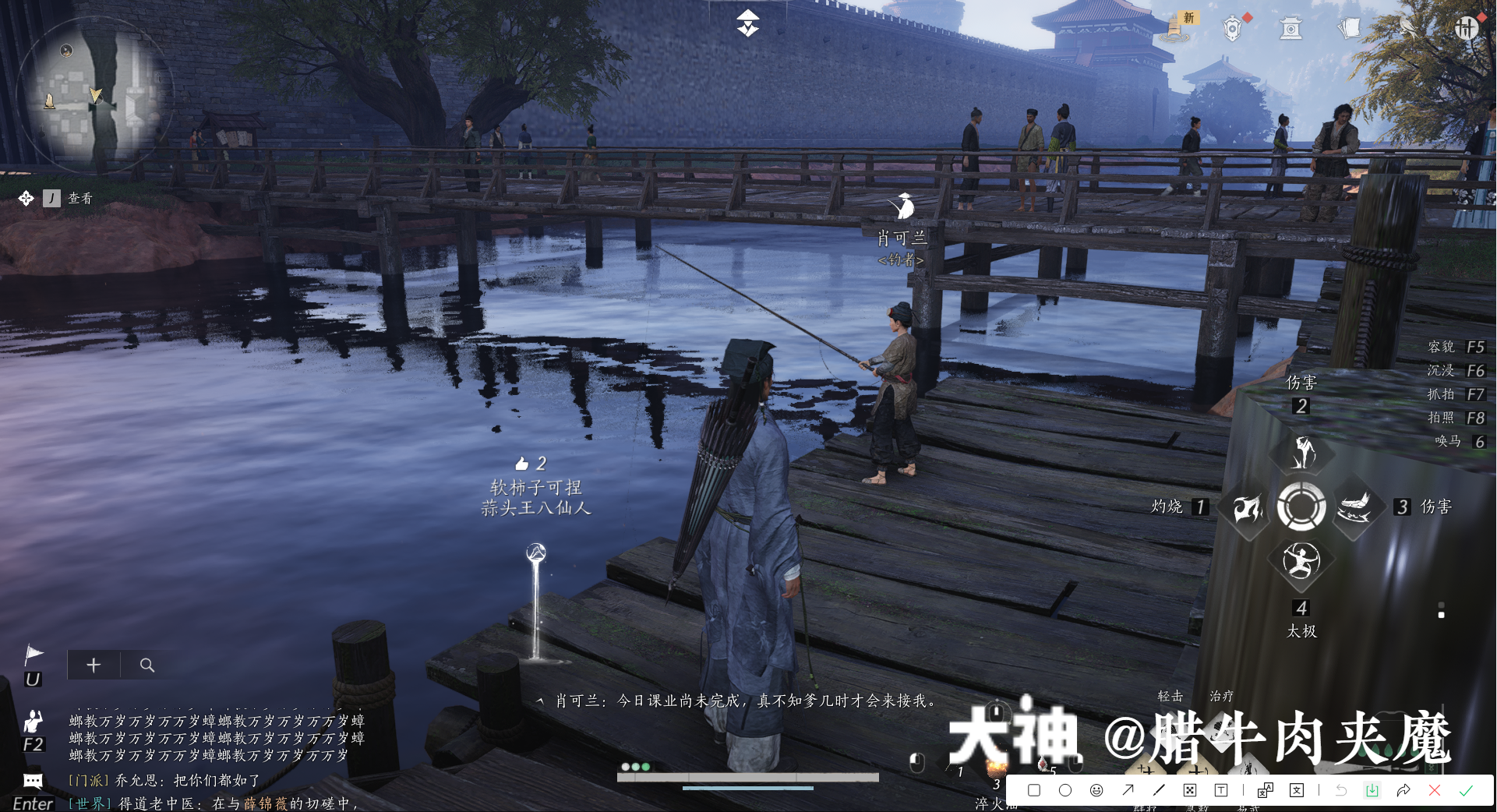Click the plus button above chat

coord(94,665)
